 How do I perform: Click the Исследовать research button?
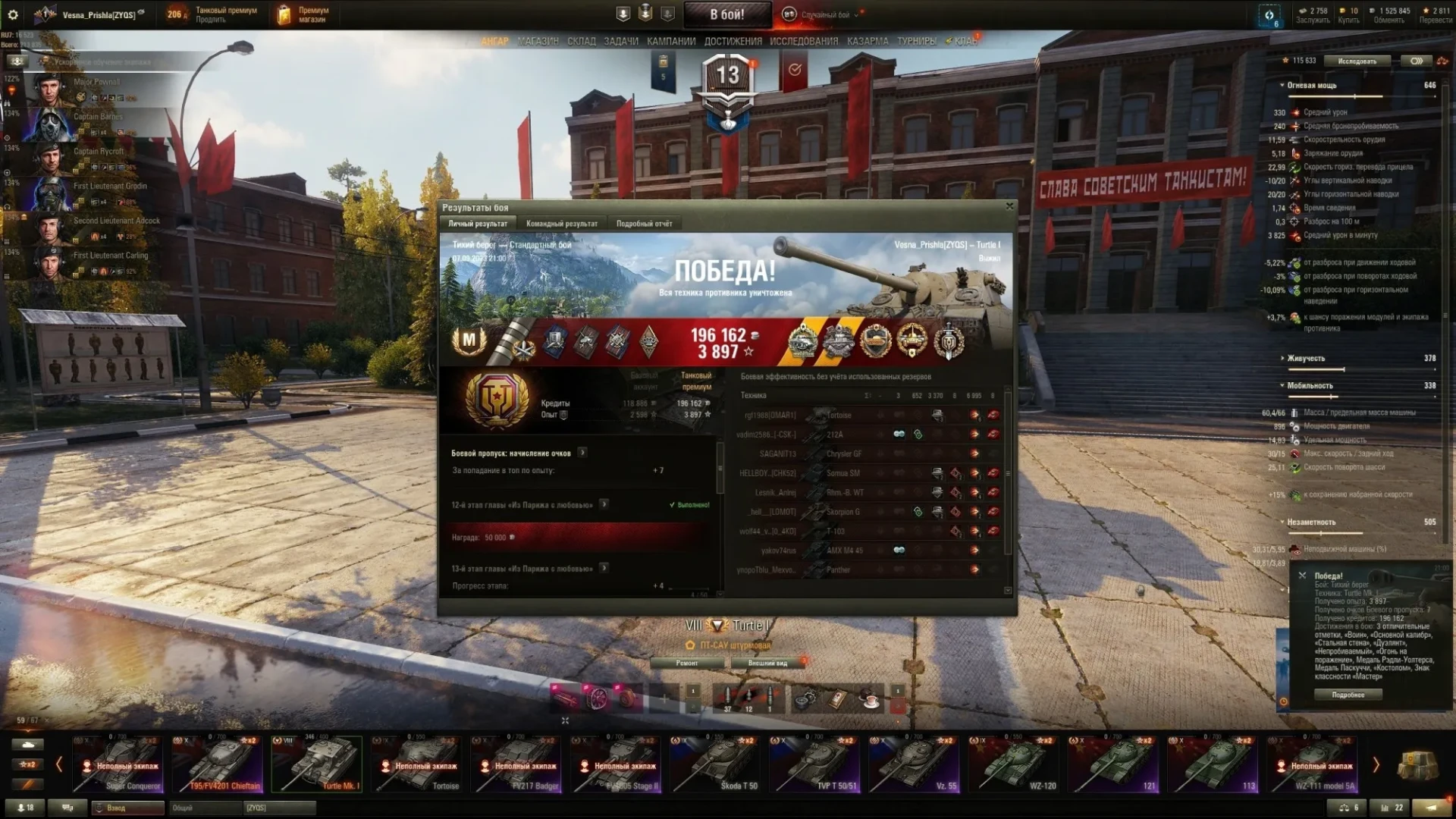[1357, 61]
